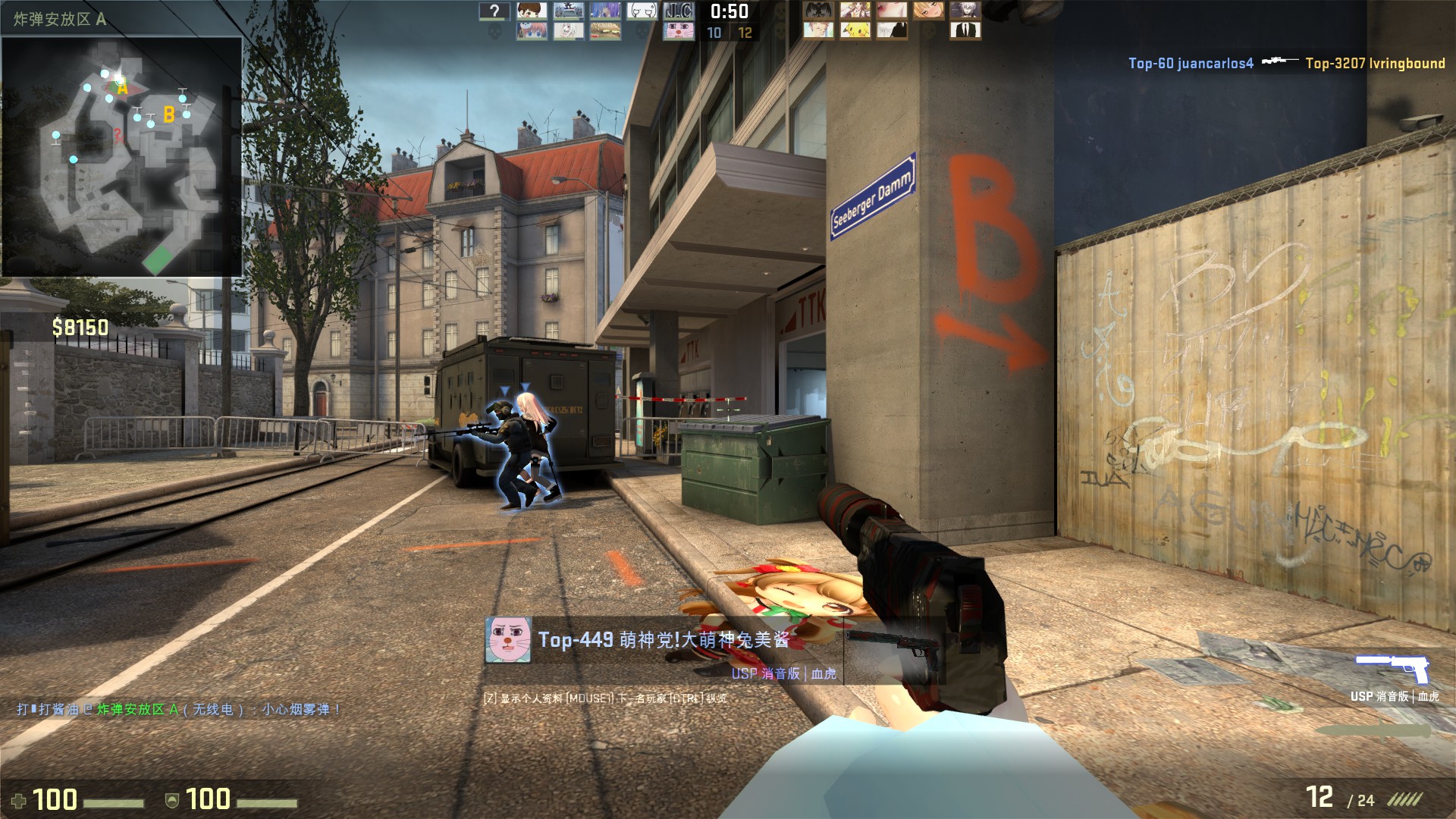
Task: Pick the burger avatar player
Action: pyautogui.click(x=605, y=31)
